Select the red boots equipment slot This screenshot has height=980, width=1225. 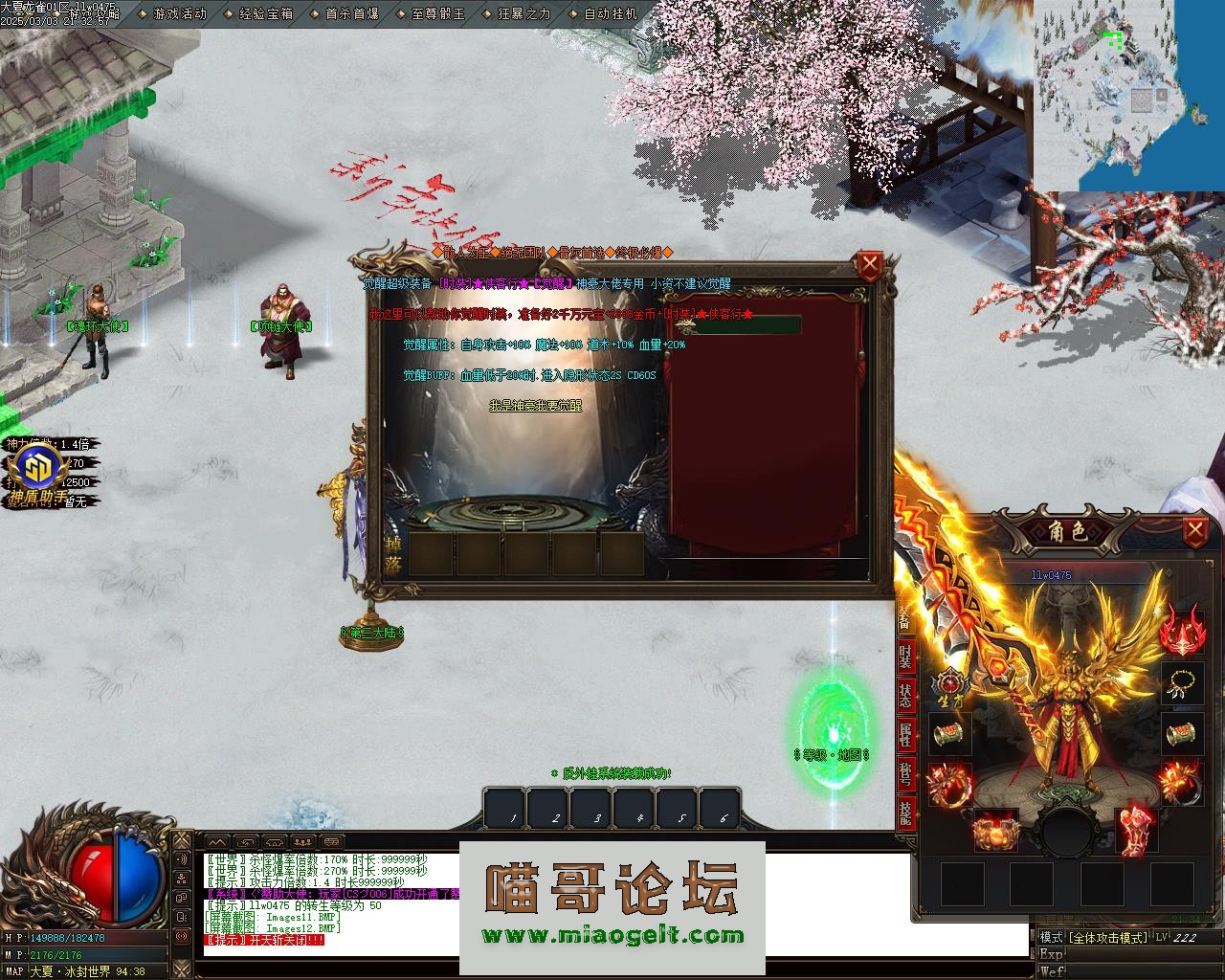click(1136, 829)
